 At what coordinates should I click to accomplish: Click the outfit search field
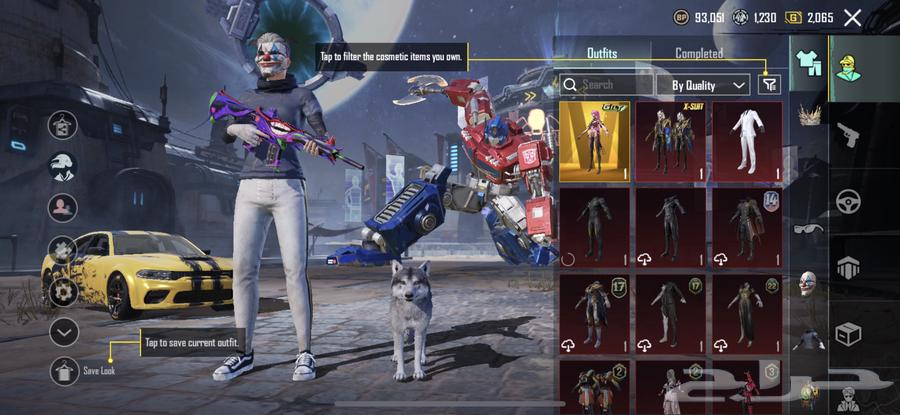pos(606,85)
